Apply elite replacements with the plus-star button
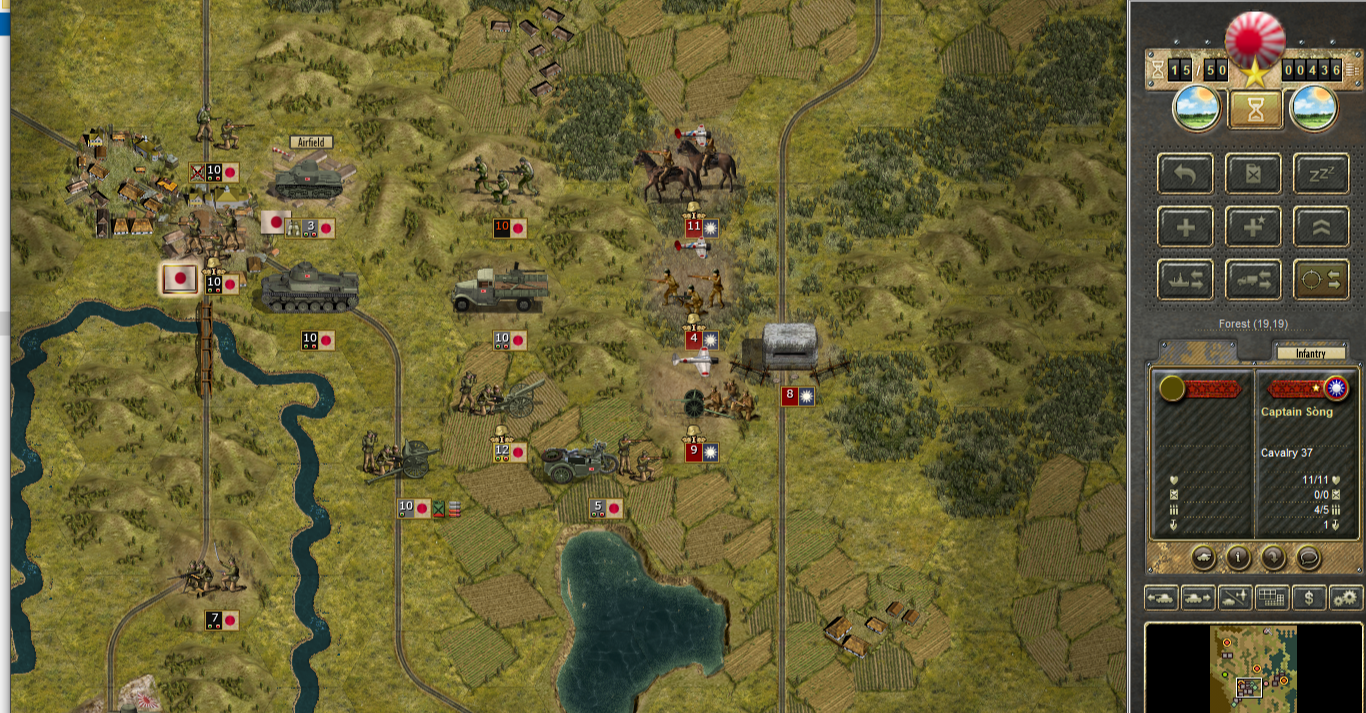This screenshot has height=713, width=1366. point(1253,227)
